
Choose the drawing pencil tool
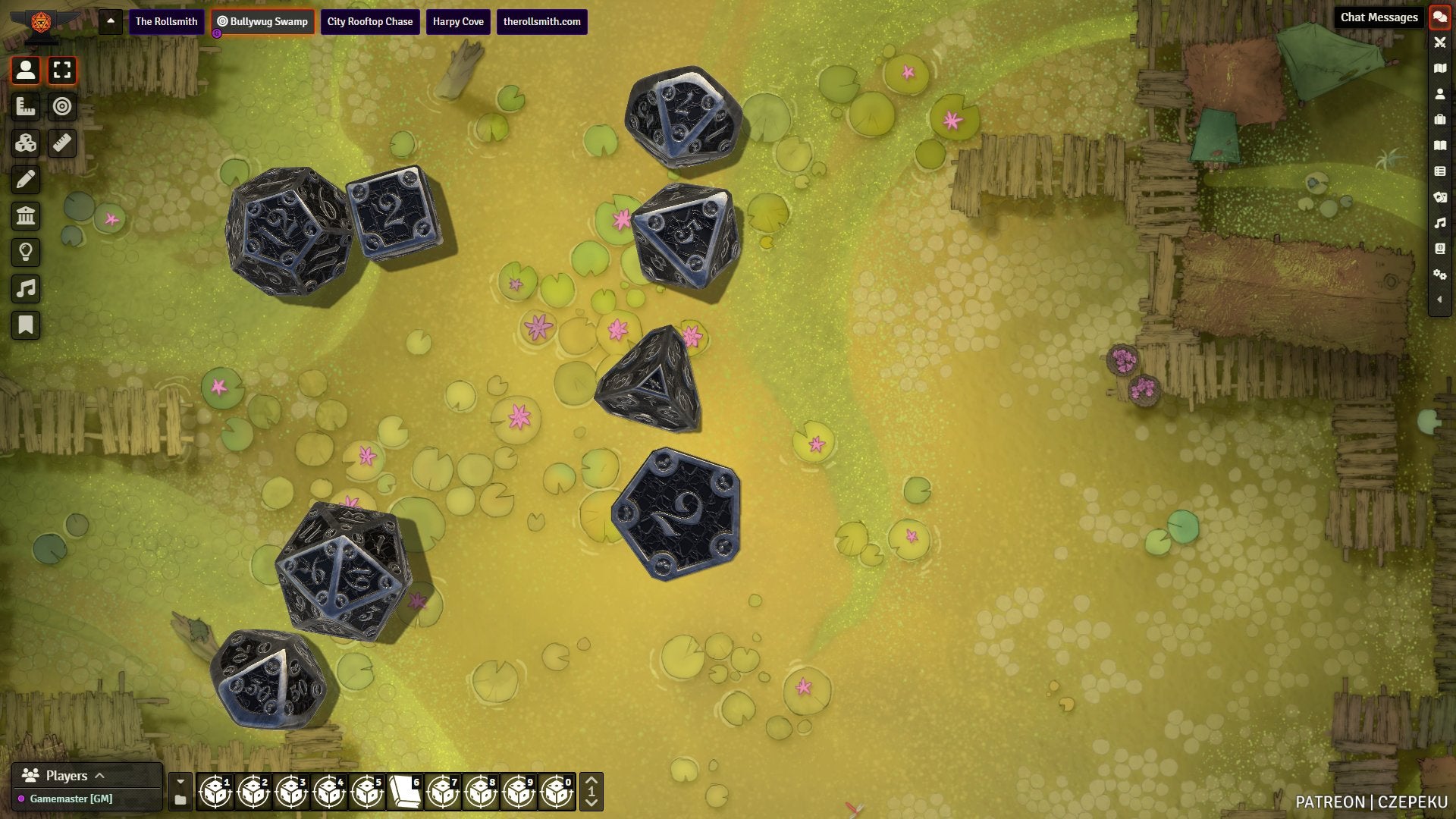tap(26, 180)
